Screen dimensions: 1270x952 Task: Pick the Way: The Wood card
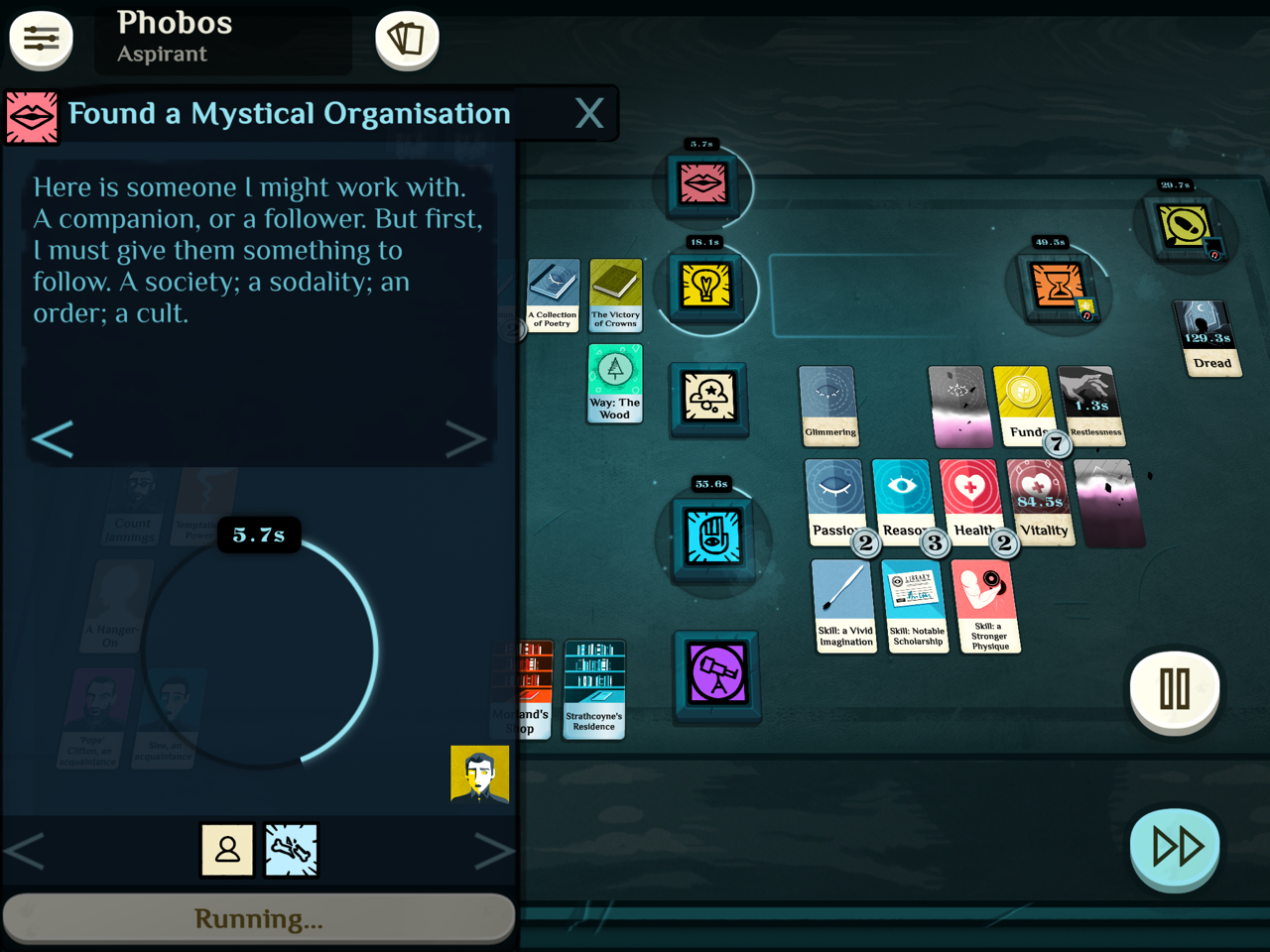(615, 383)
